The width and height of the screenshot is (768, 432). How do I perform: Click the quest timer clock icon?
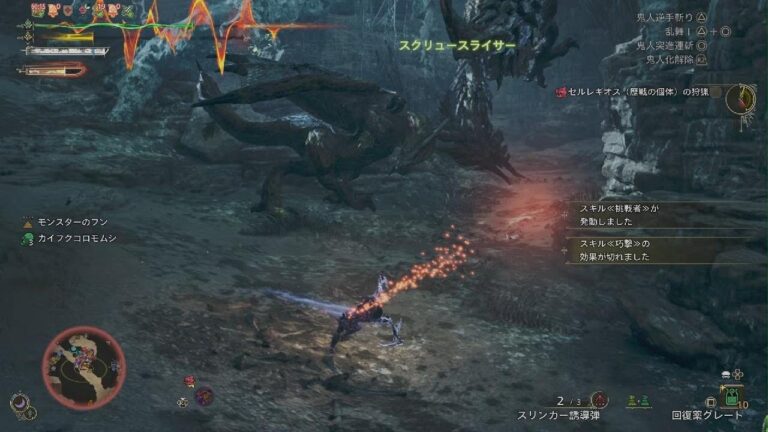(x=740, y=97)
